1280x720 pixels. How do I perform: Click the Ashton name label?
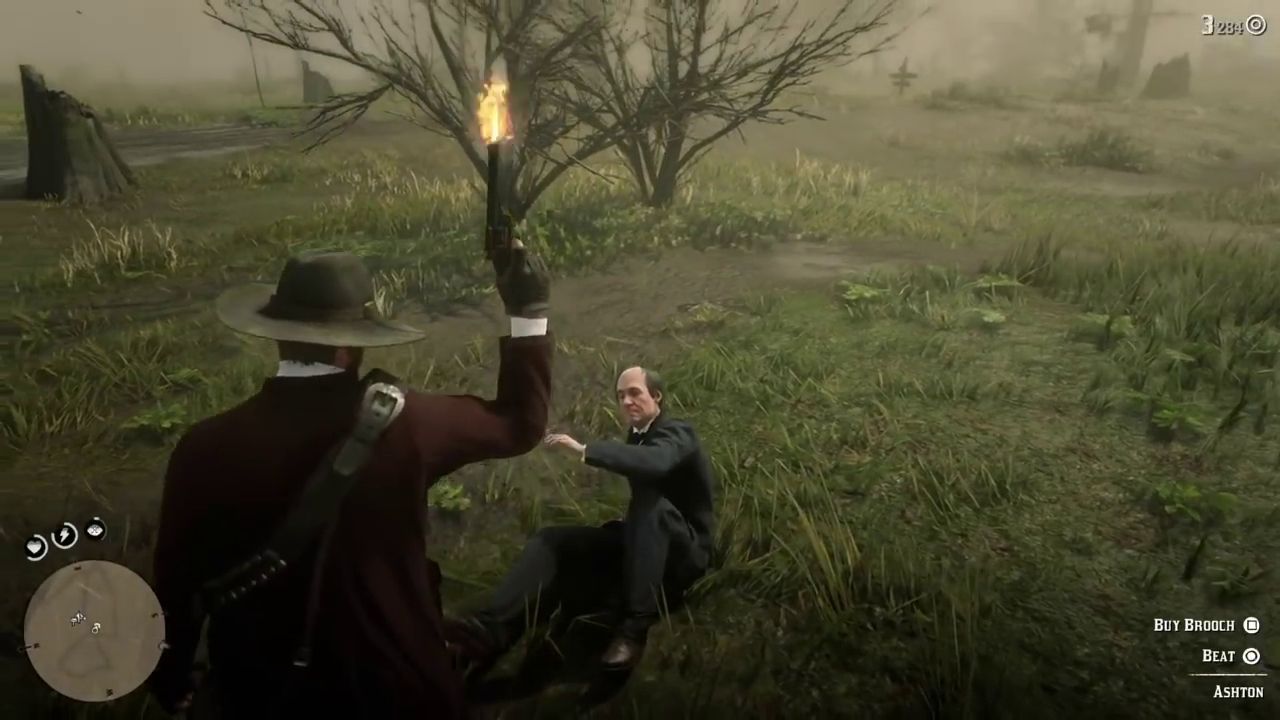coord(1239,691)
